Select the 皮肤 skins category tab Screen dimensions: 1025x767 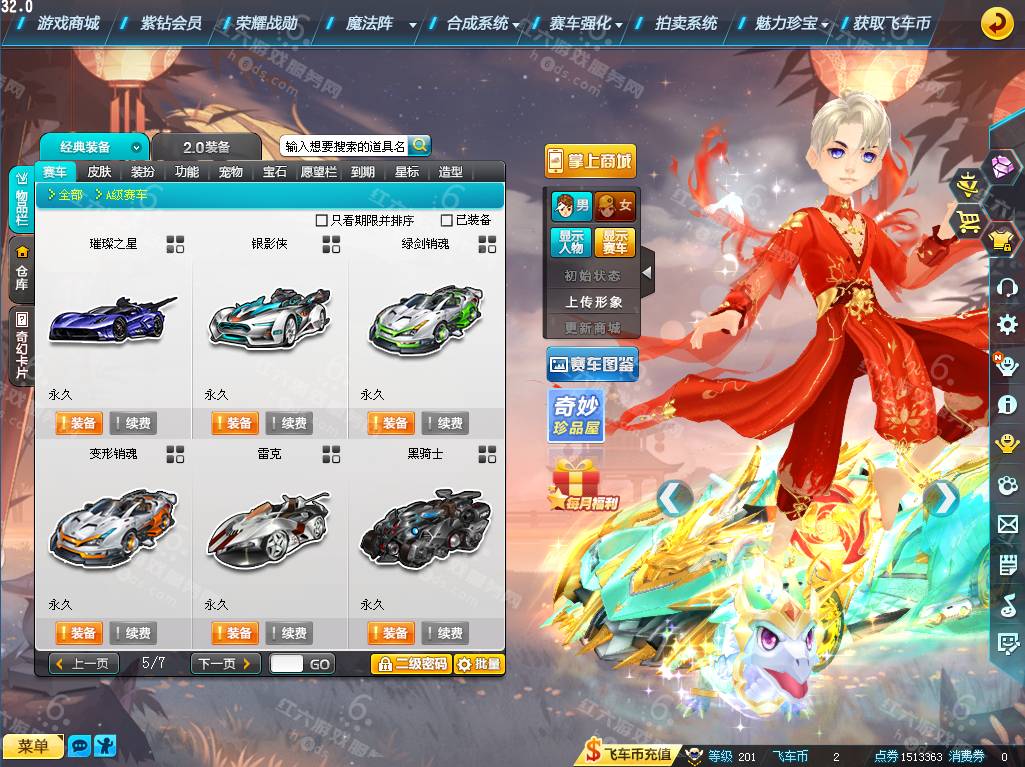99,172
